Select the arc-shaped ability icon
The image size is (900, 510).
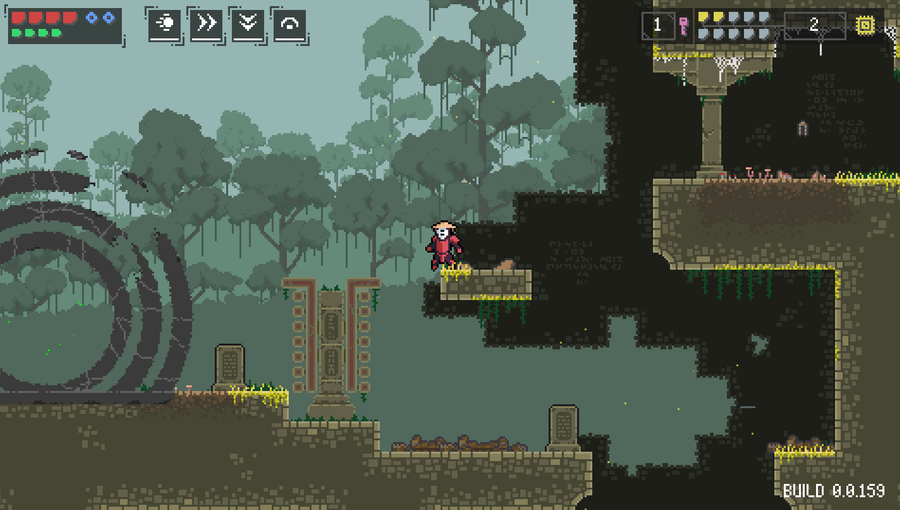click(x=289, y=24)
